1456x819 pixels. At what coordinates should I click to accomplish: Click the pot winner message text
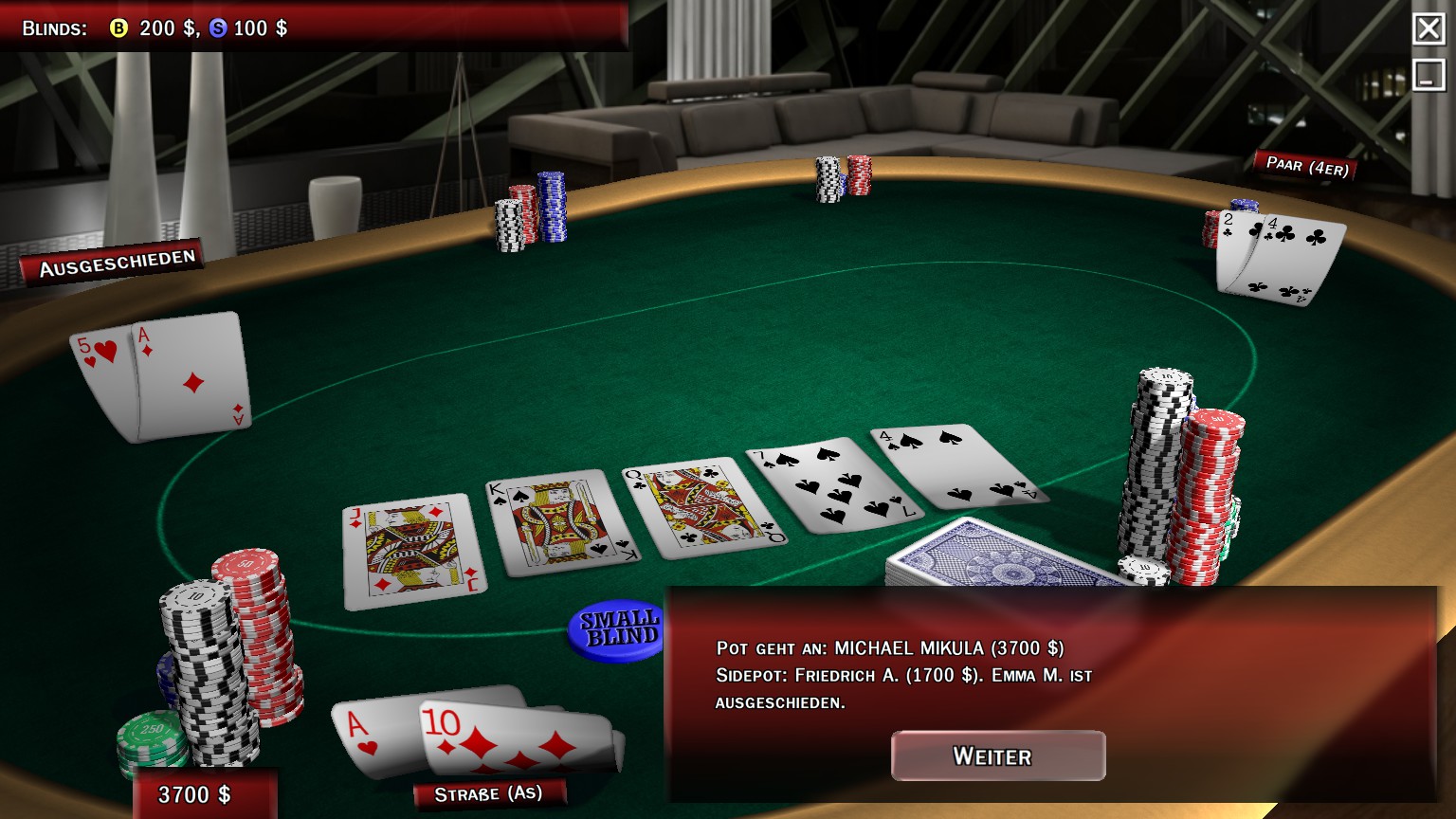point(889,649)
